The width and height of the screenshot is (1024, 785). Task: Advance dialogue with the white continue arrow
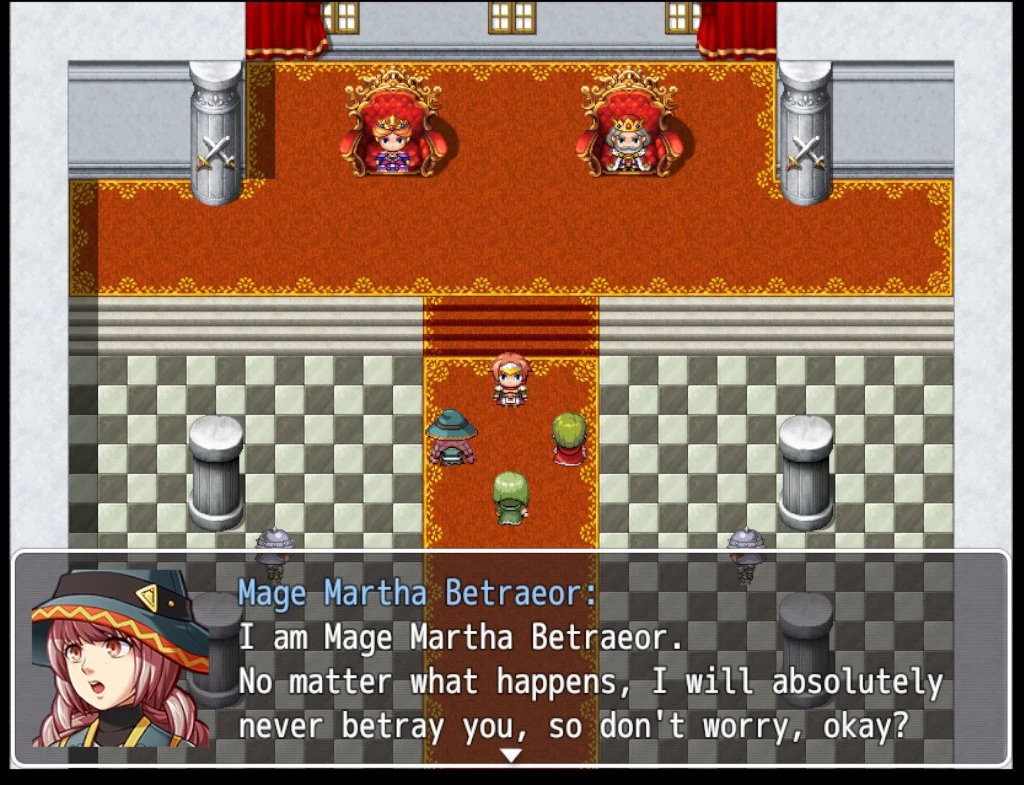511,755
